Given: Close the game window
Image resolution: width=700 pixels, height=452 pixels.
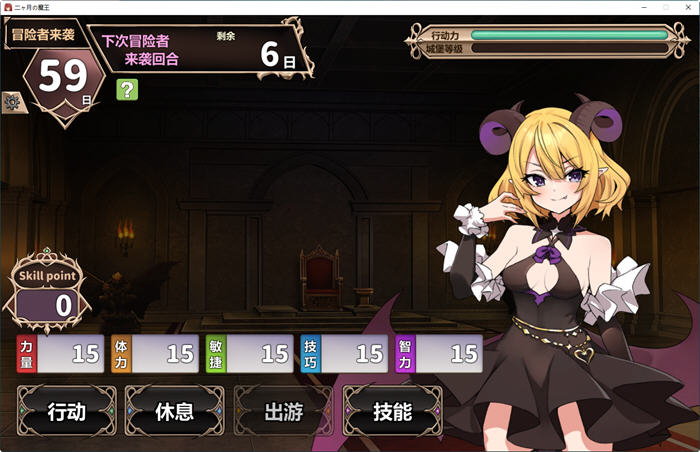Looking at the screenshot, I should [688, 7].
